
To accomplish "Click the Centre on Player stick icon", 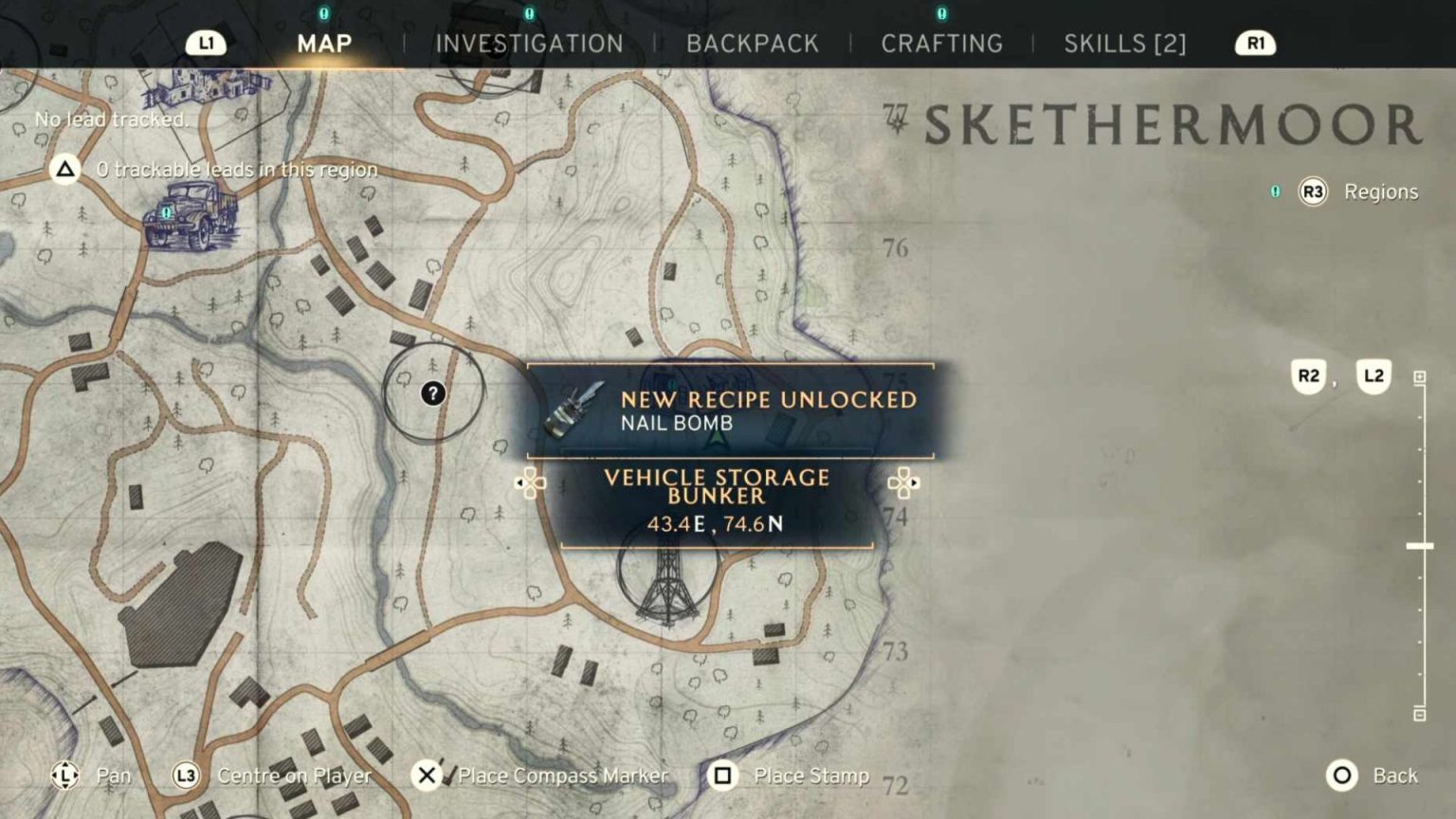I will pyautogui.click(x=186, y=775).
